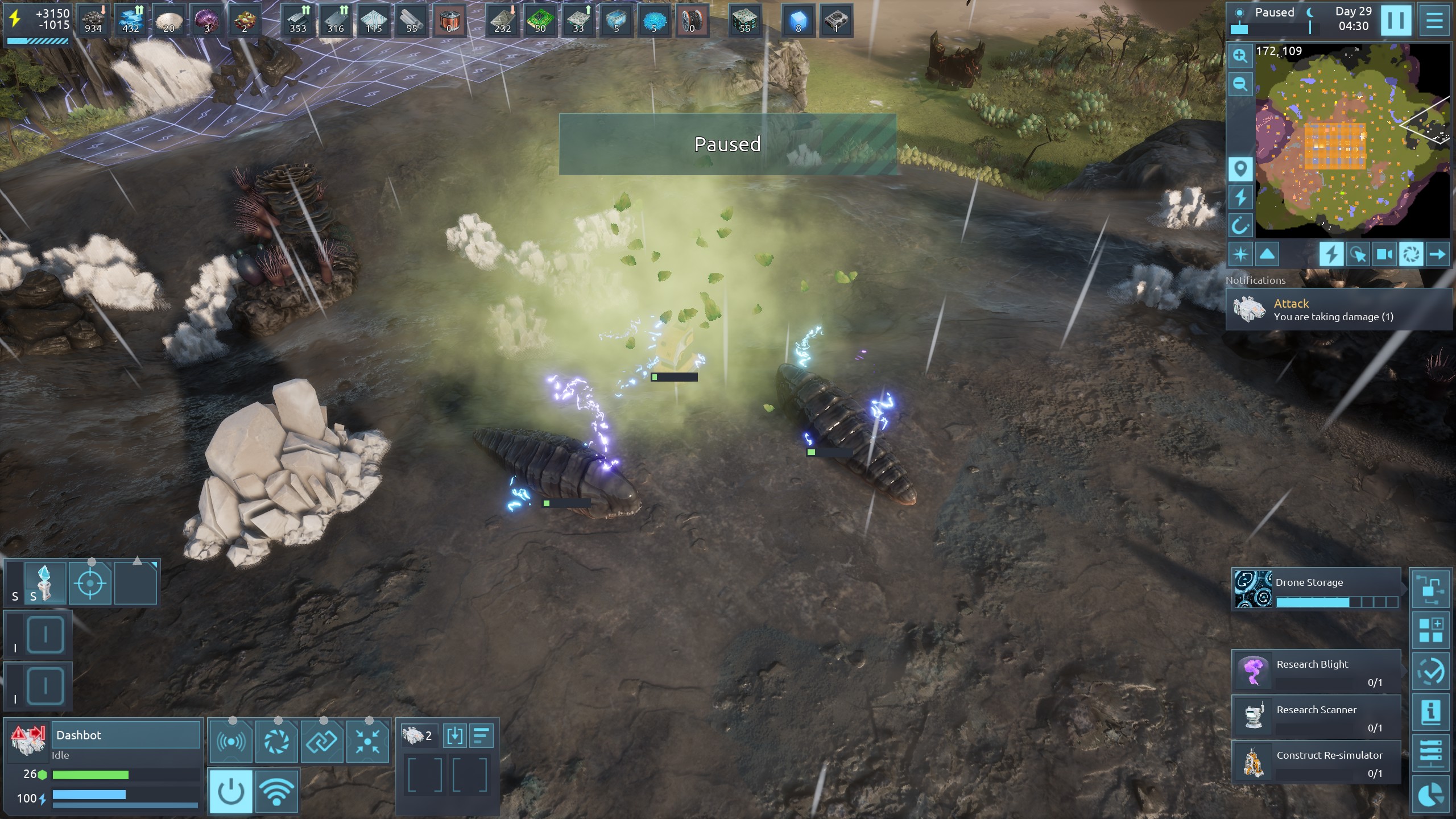Viewport: 1456px width, 819px height.
Task: Open the hamburger main menu
Action: pos(1434,20)
